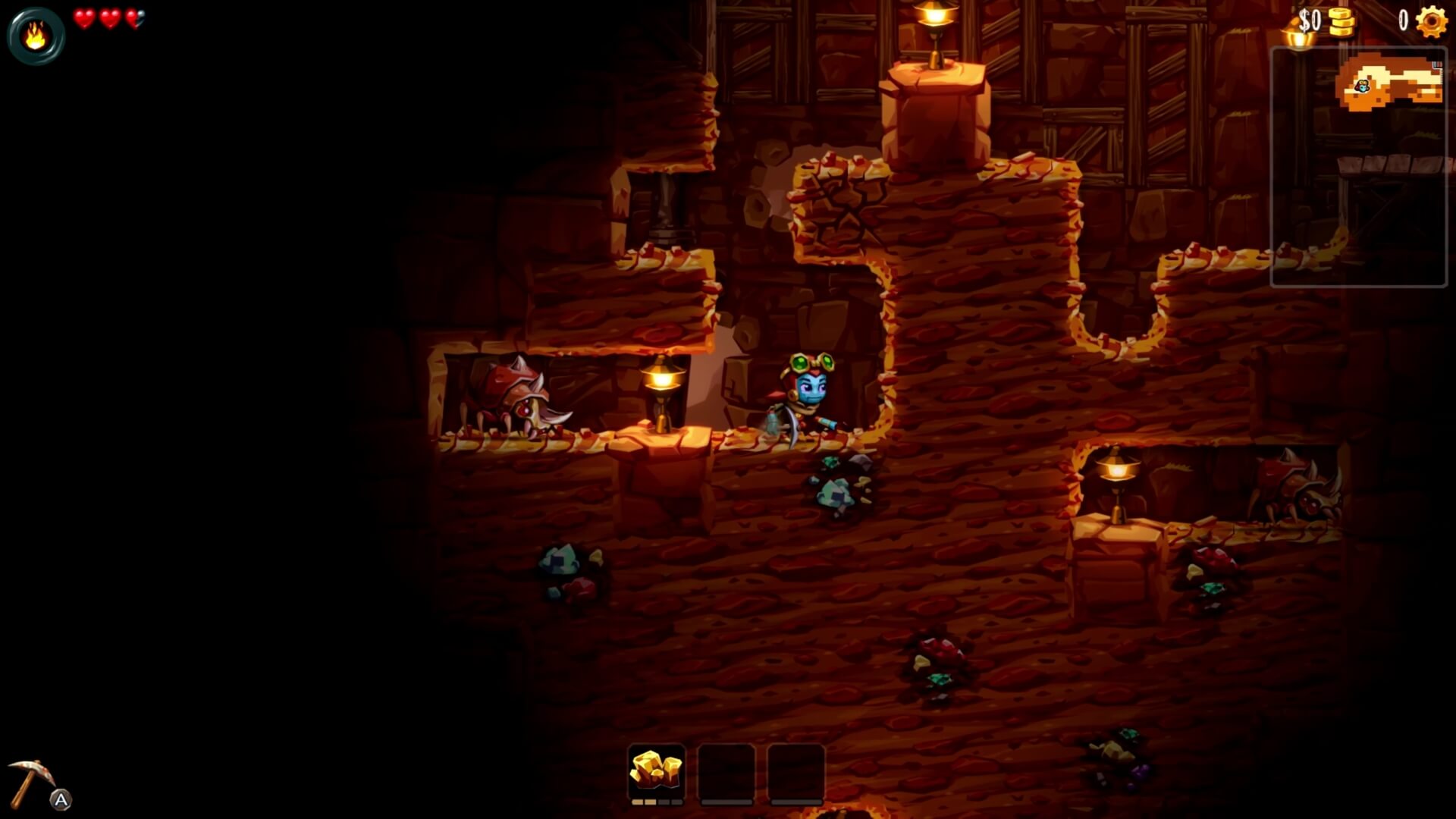The width and height of the screenshot is (1456, 819).
Task: Click the flame lamp fuel gauge
Action: (36, 36)
